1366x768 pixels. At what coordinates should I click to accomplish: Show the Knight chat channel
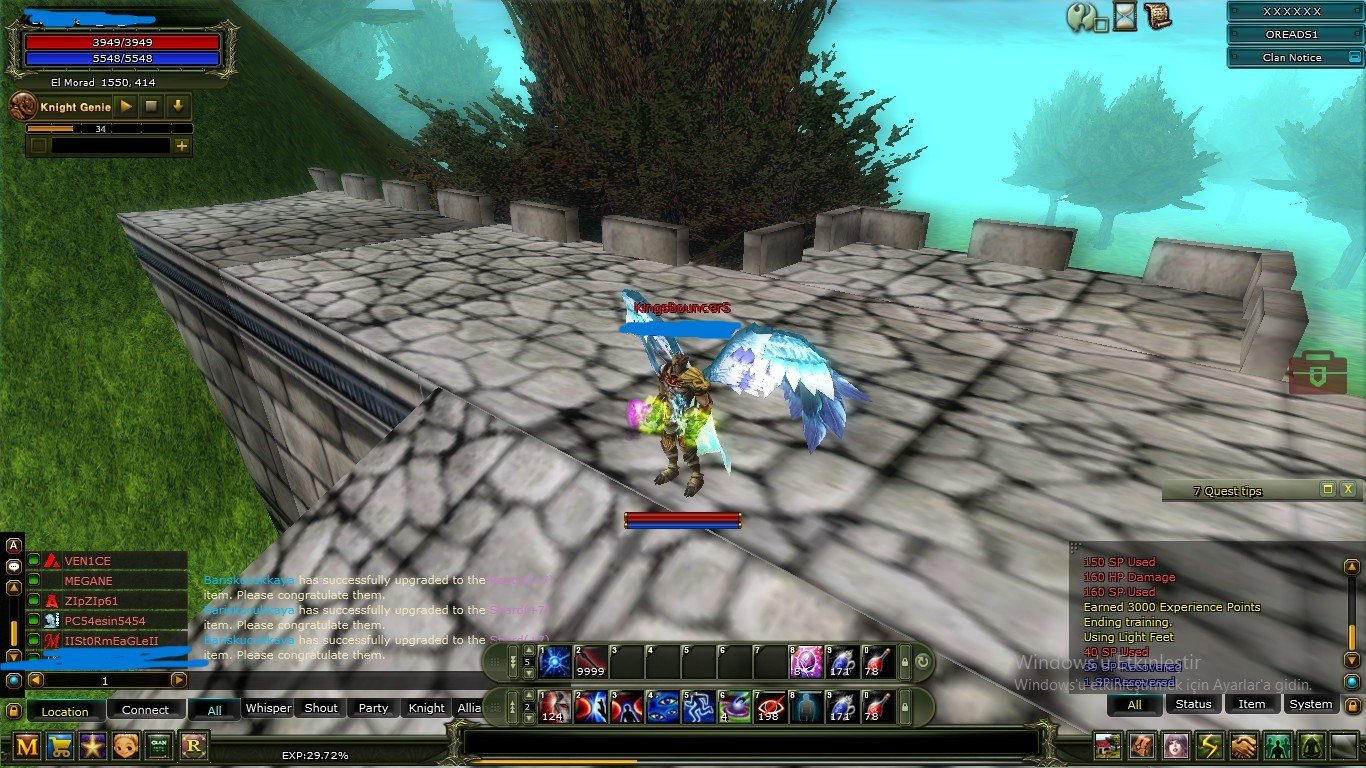tap(426, 708)
